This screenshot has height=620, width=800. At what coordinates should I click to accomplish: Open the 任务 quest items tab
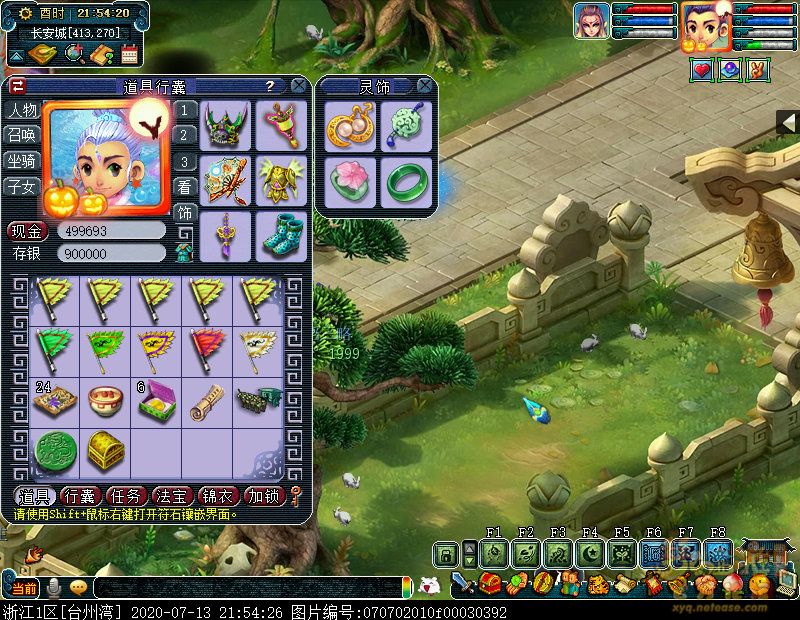click(x=126, y=496)
